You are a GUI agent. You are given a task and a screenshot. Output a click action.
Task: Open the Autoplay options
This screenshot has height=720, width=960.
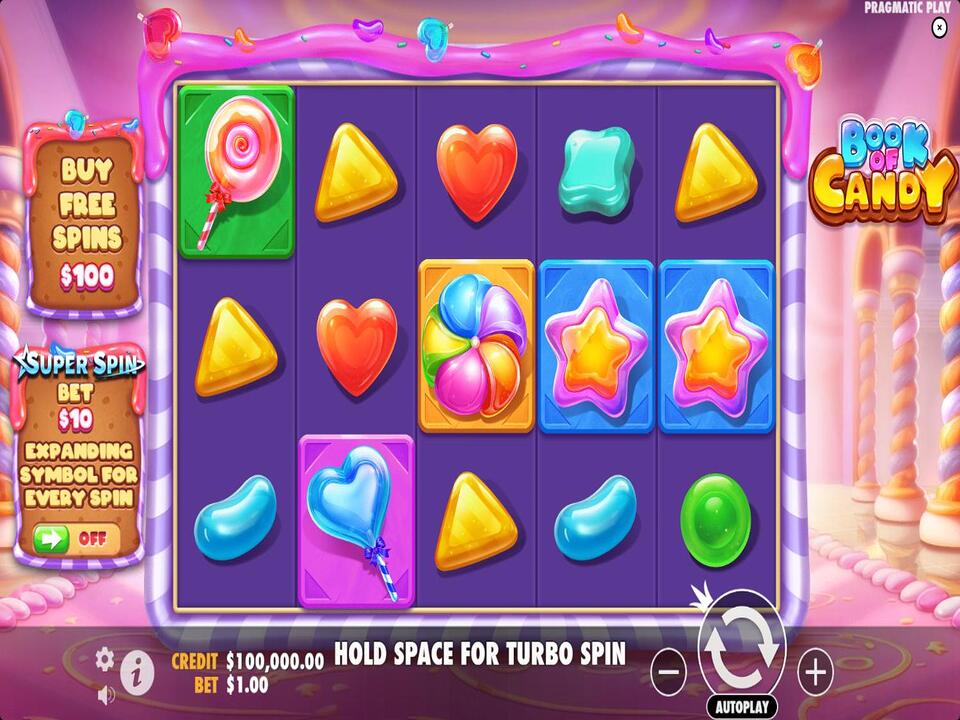(741, 706)
